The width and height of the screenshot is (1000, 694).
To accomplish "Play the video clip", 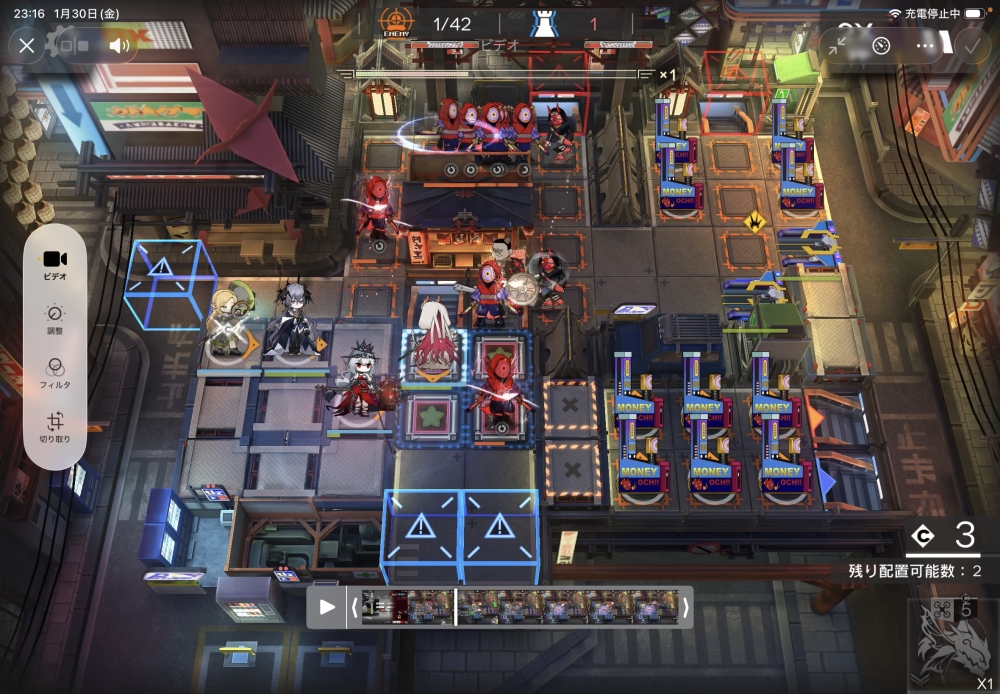I will pyautogui.click(x=327, y=607).
